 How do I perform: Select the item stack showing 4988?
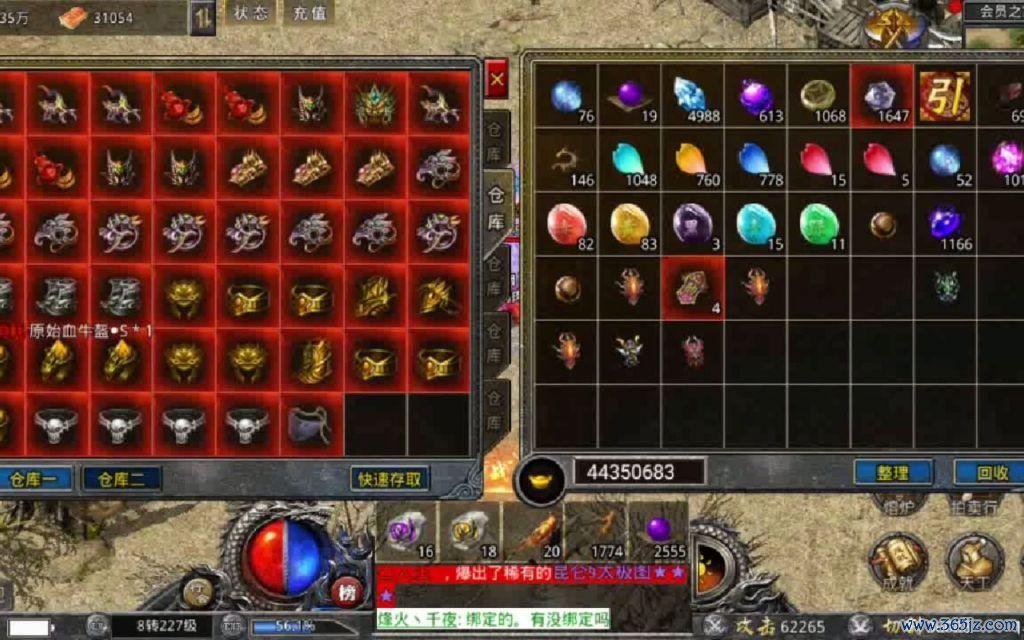[x=691, y=97]
